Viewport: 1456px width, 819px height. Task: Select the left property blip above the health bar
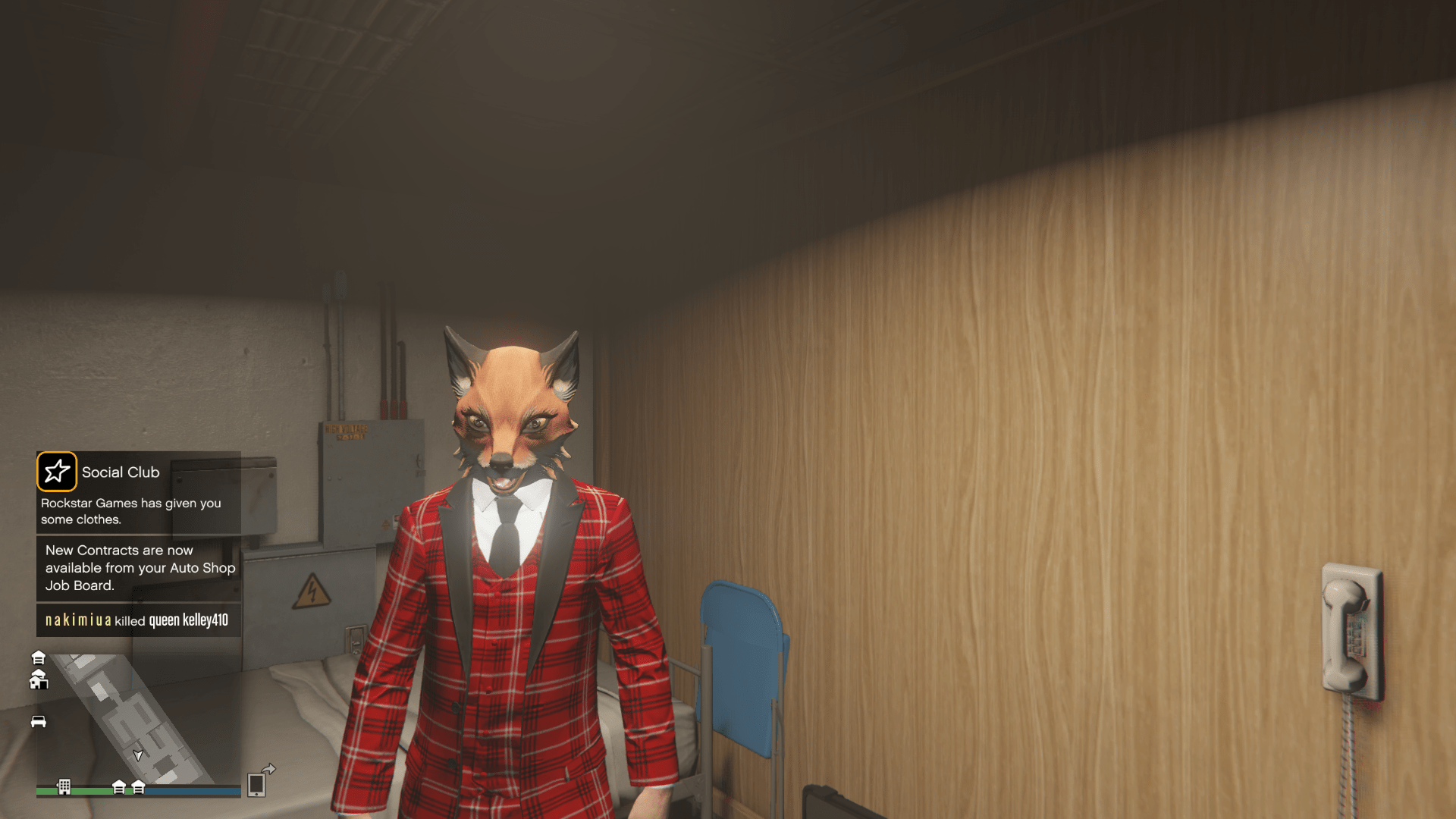coord(119,786)
